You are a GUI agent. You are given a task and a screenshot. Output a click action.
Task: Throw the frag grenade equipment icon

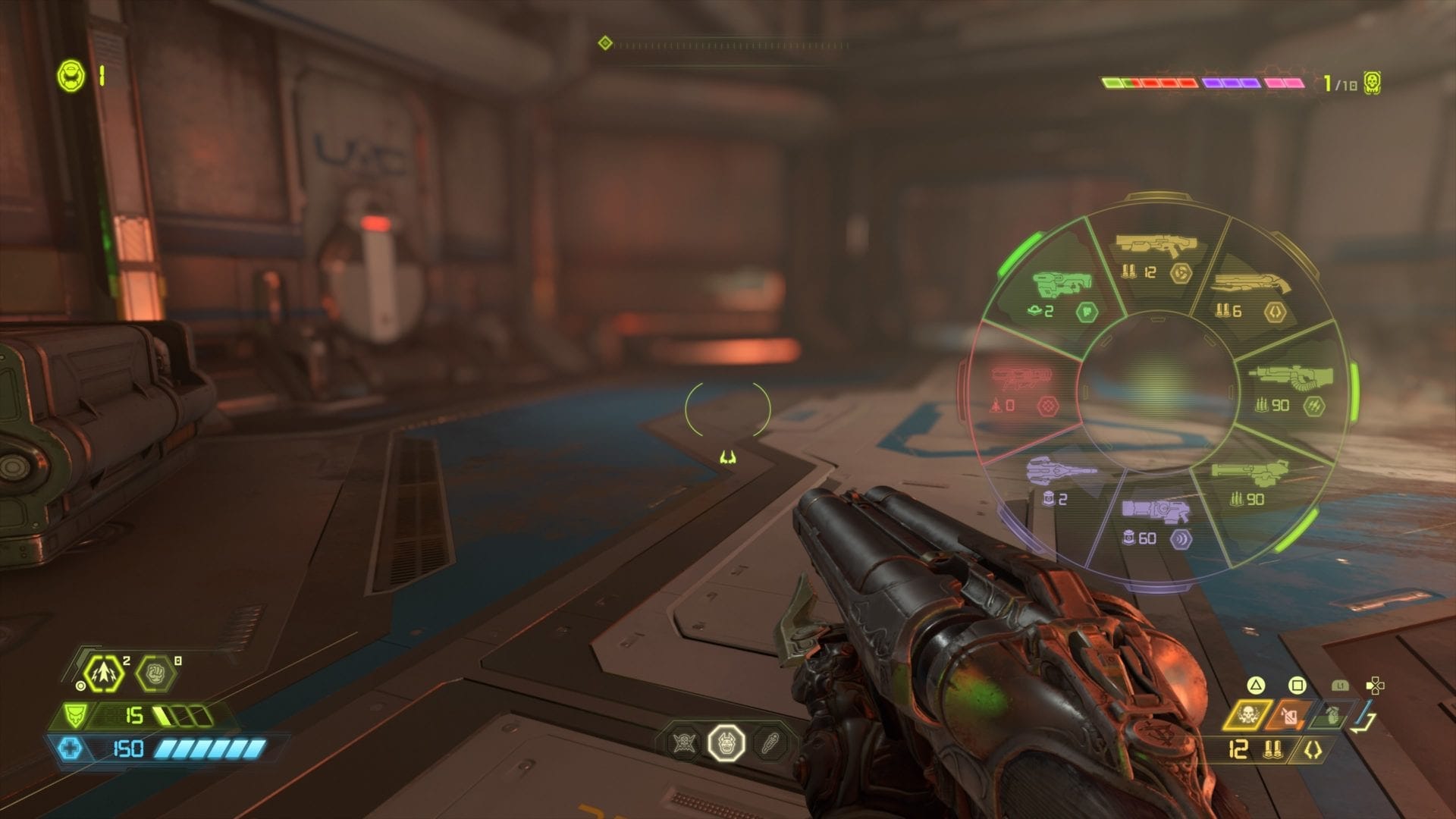coord(1330,715)
